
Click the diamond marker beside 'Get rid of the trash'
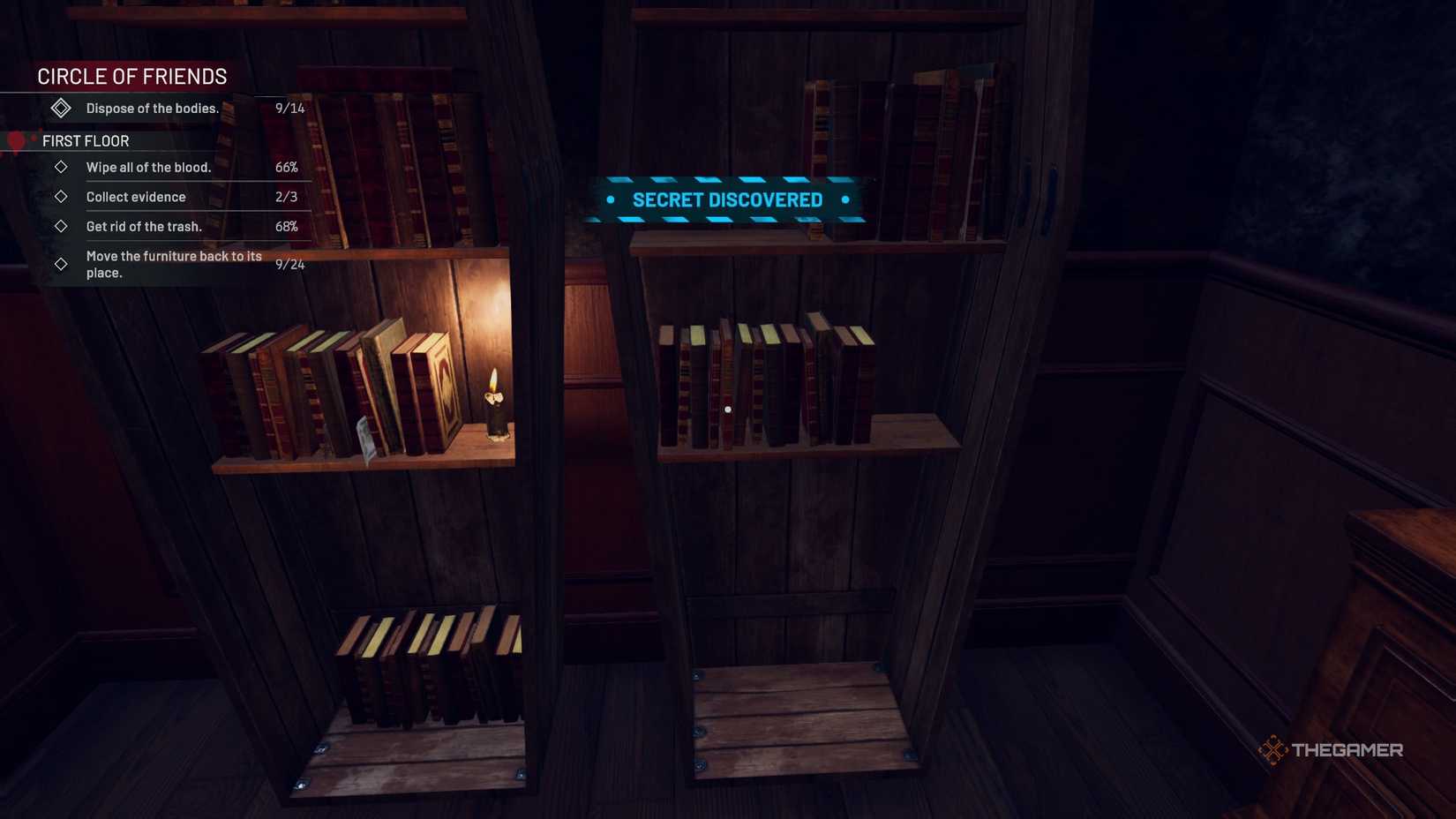click(61, 227)
